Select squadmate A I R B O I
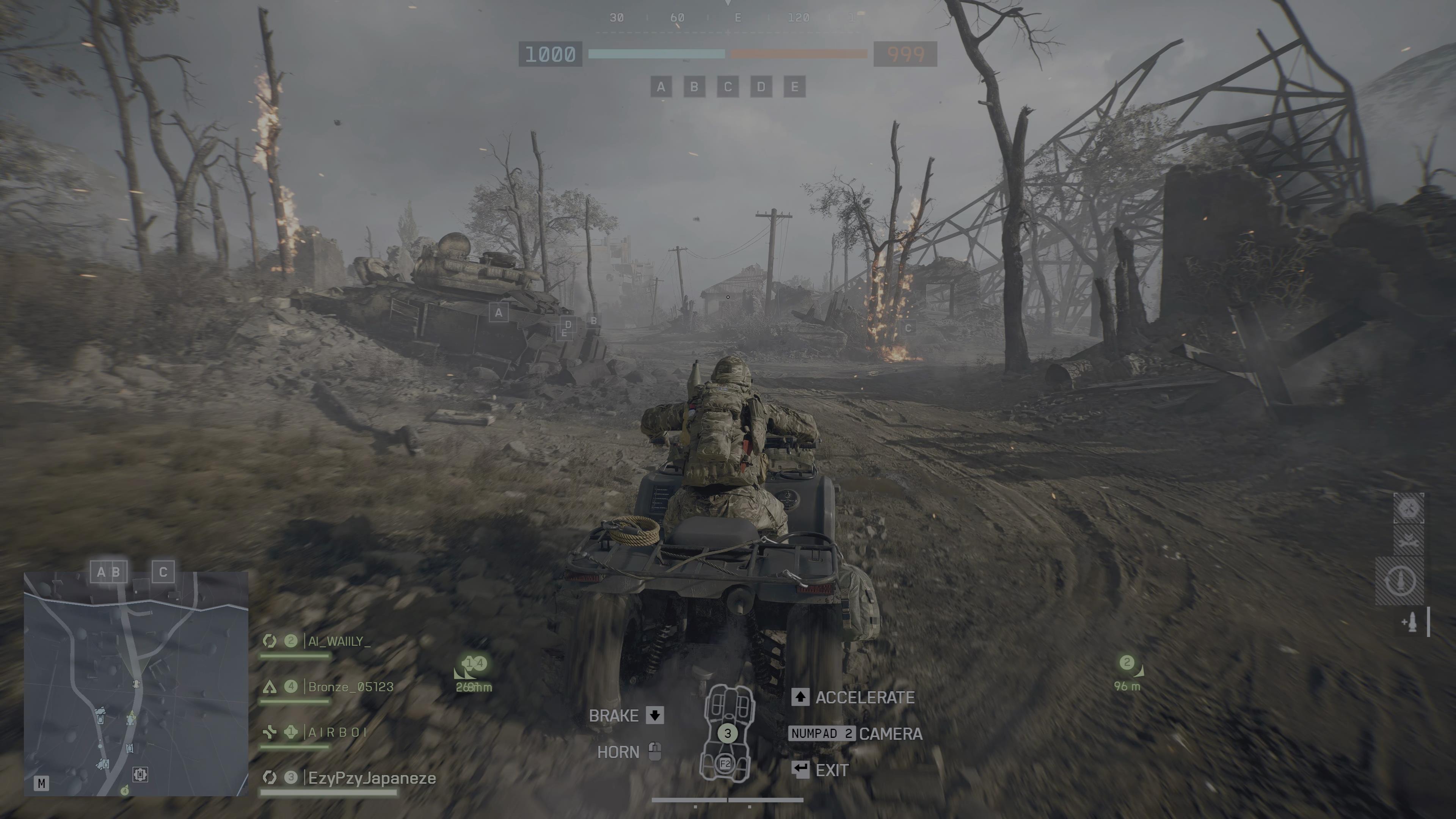The height and width of the screenshot is (819, 1456). [x=337, y=733]
